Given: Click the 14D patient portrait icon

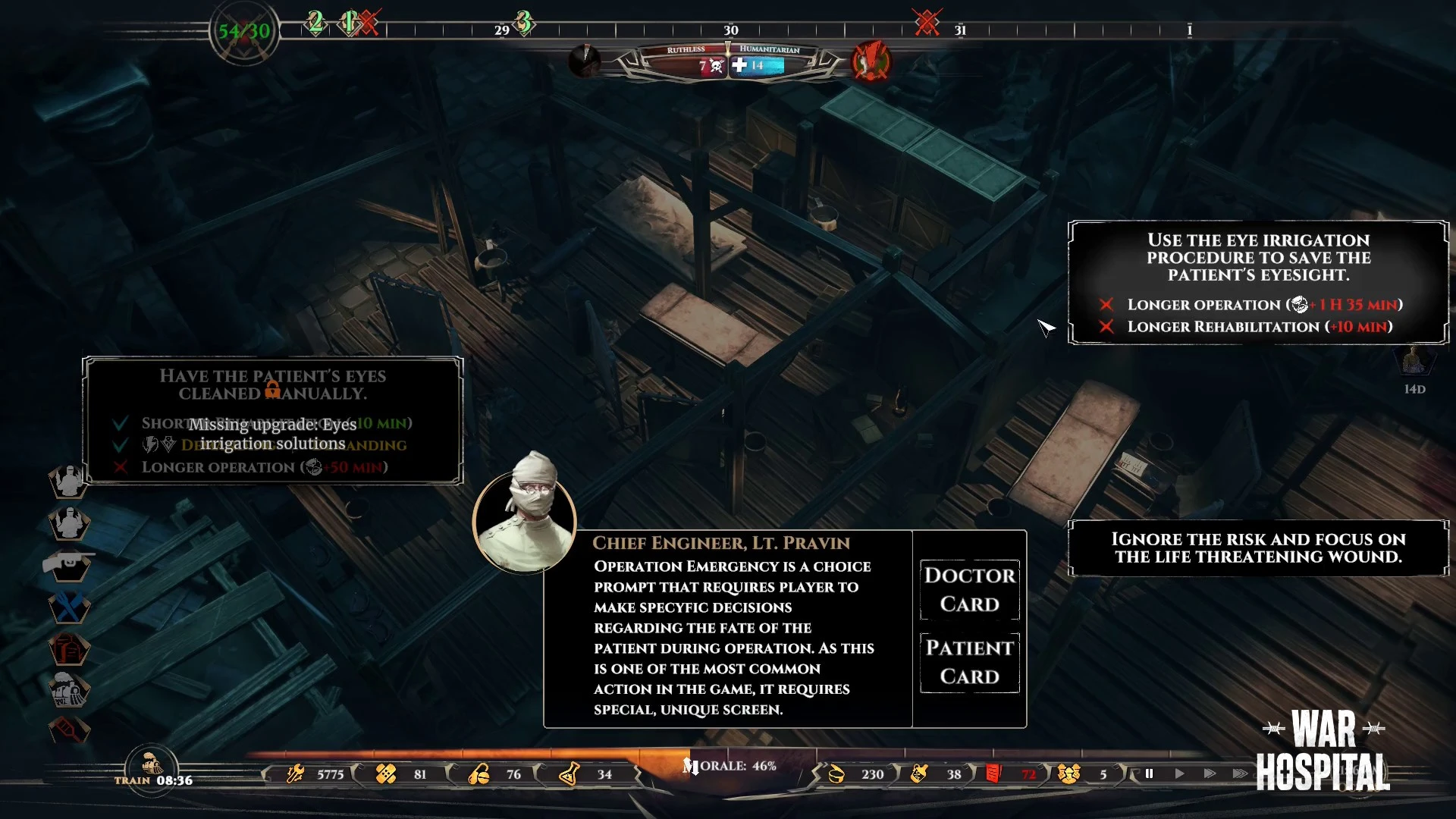Looking at the screenshot, I should (1414, 361).
